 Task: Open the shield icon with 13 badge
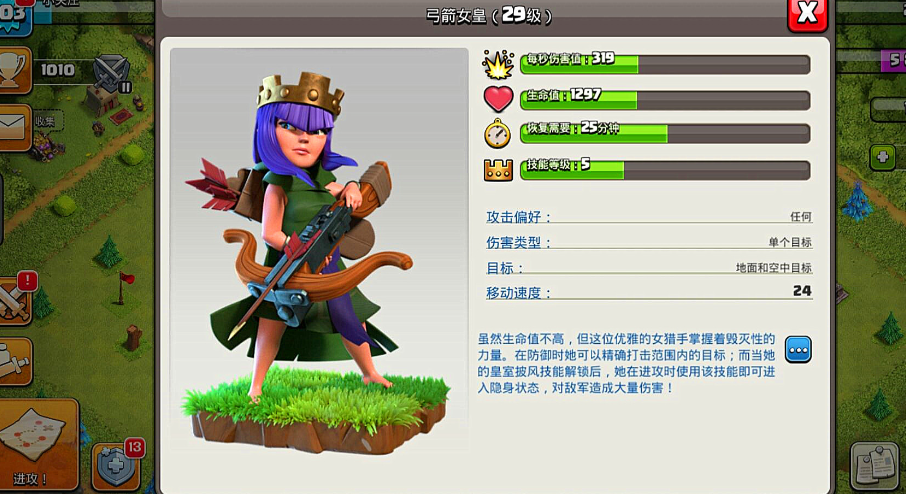(x=116, y=464)
